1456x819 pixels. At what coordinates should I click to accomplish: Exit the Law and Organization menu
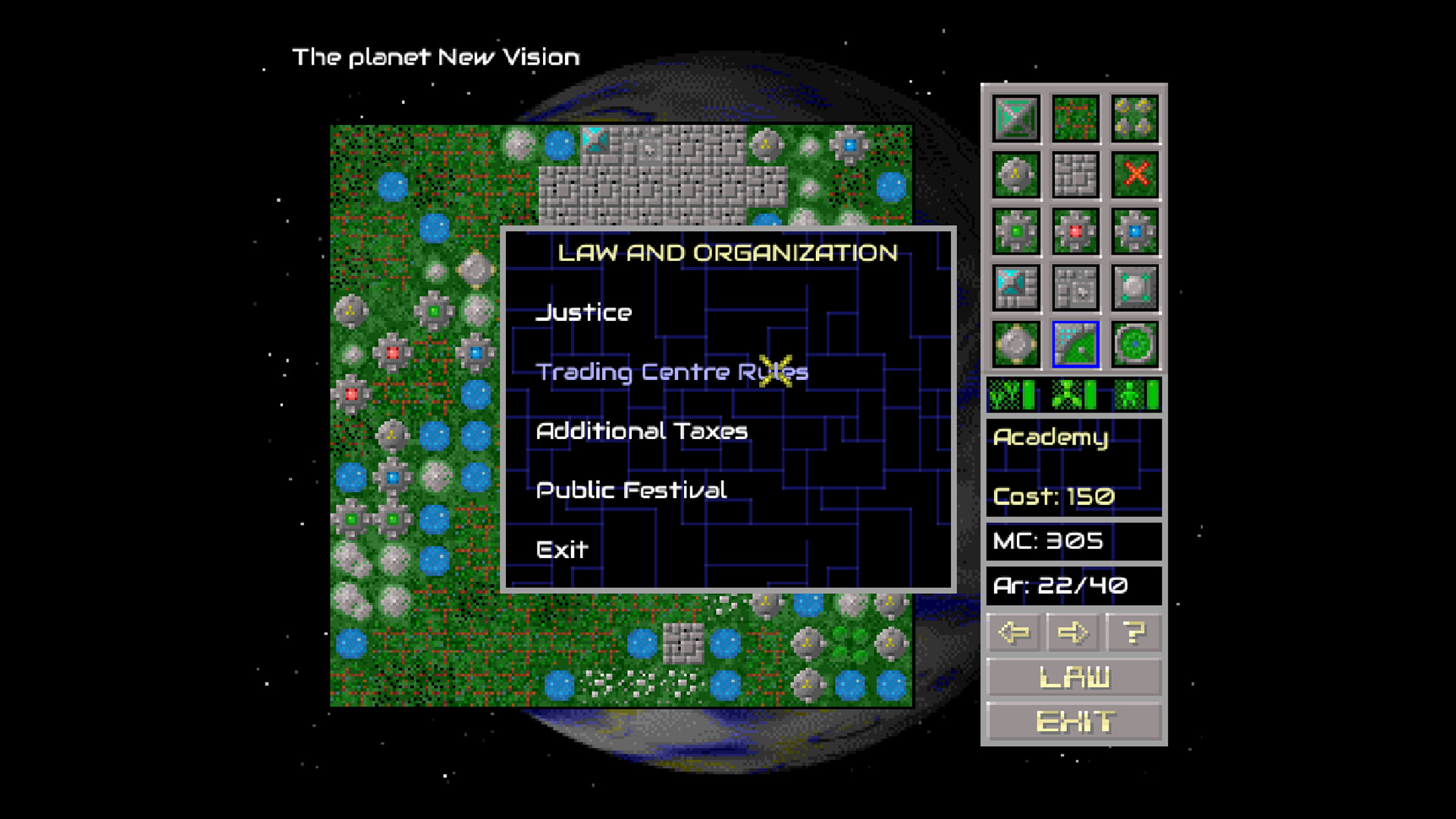562,549
